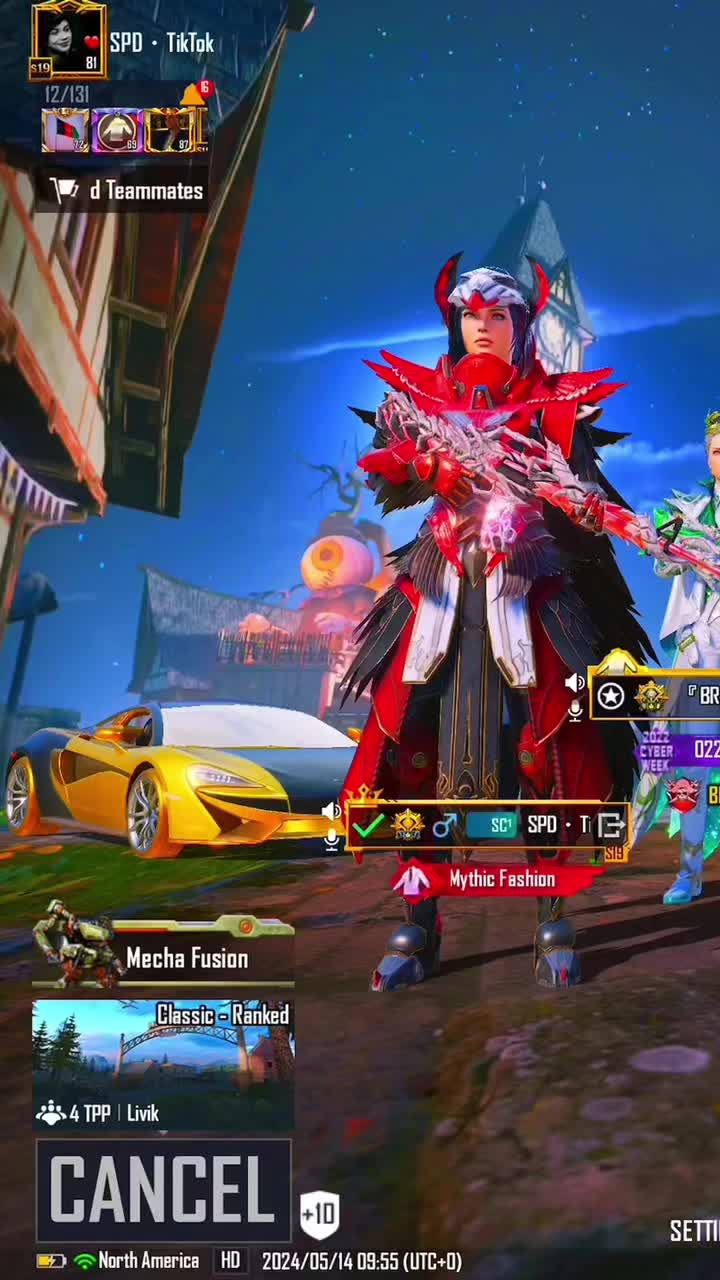Click the leave team exit icon
This screenshot has height=1280, width=720.
(610, 825)
